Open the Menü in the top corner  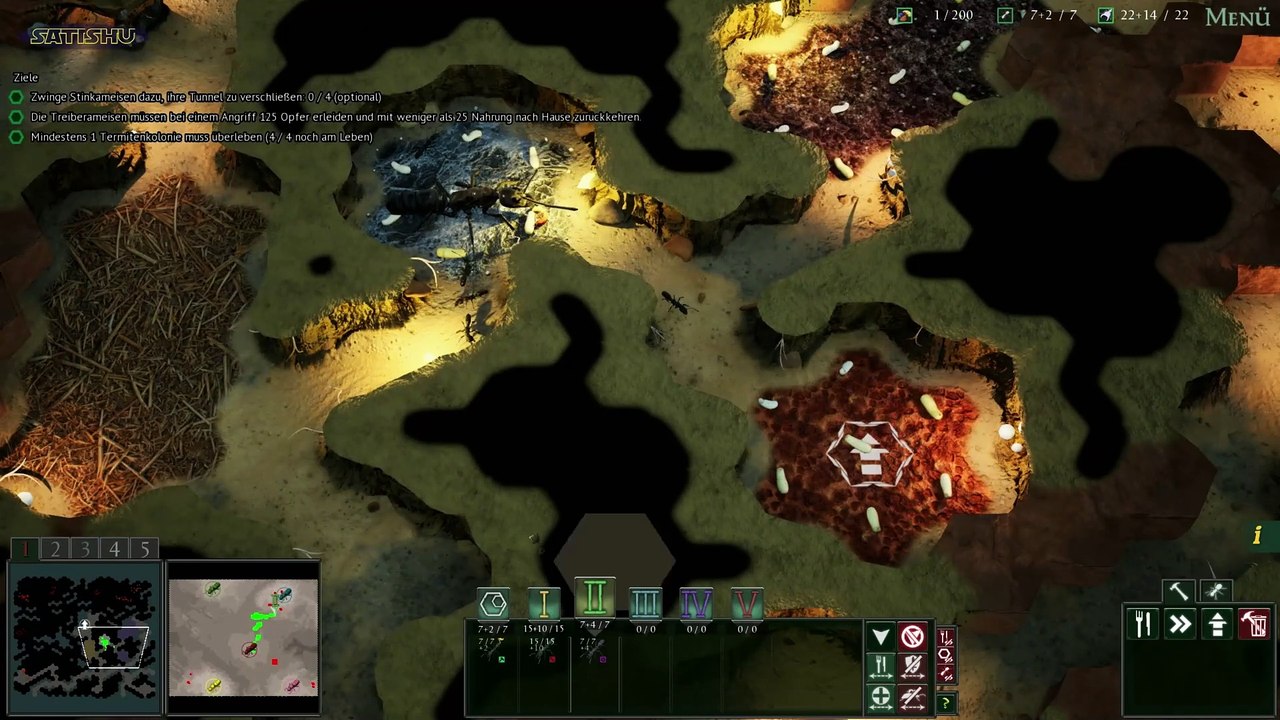click(1237, 17)
